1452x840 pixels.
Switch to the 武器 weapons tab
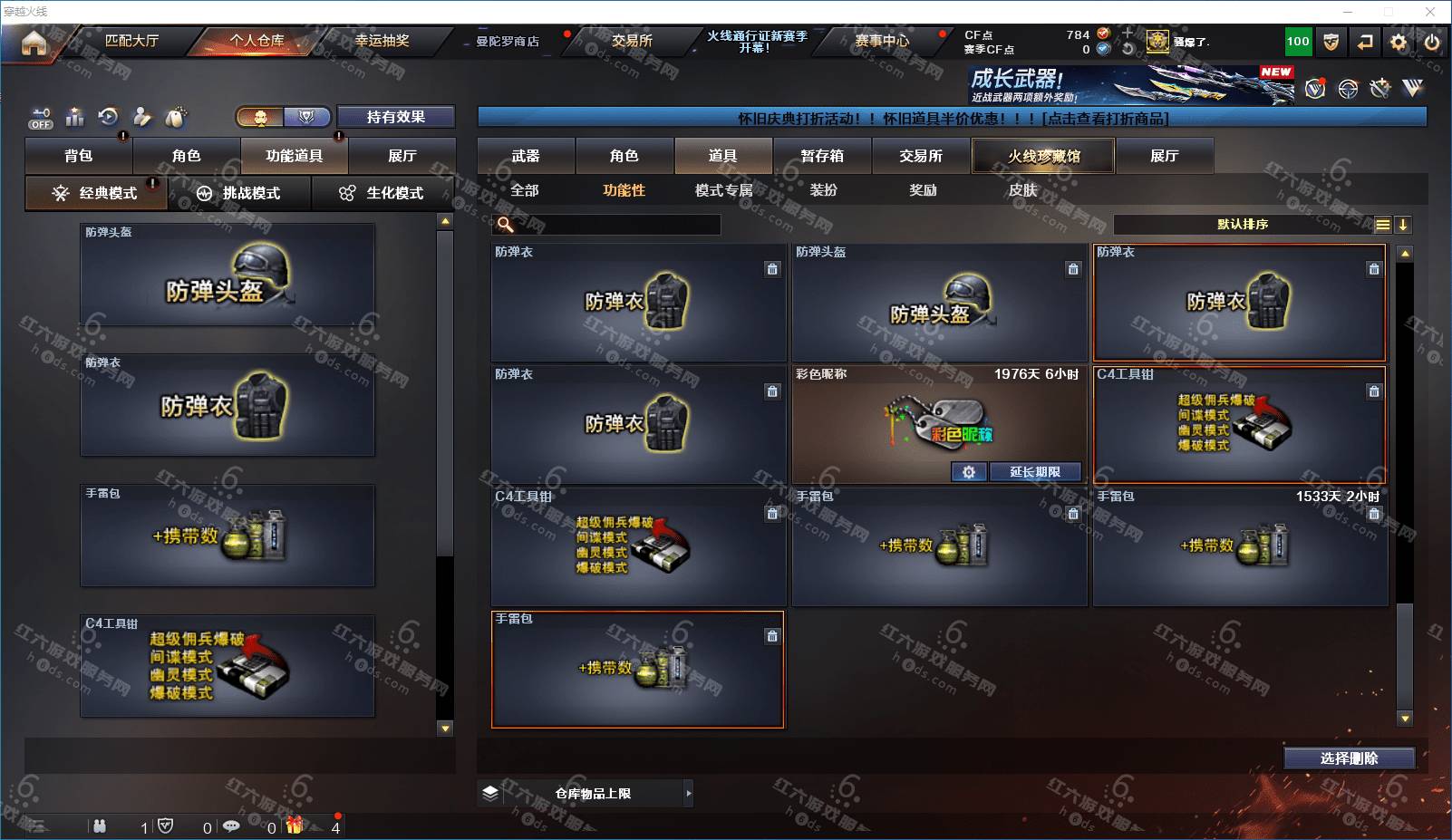[x=526, y=156]
